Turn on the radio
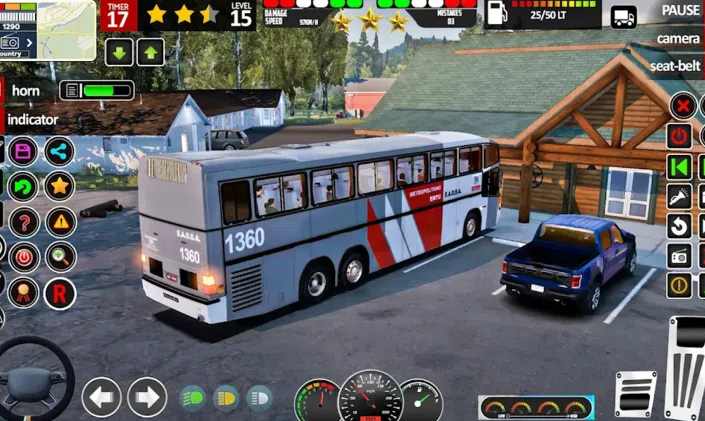Screen dimensions: 705x421 point(680,256)
